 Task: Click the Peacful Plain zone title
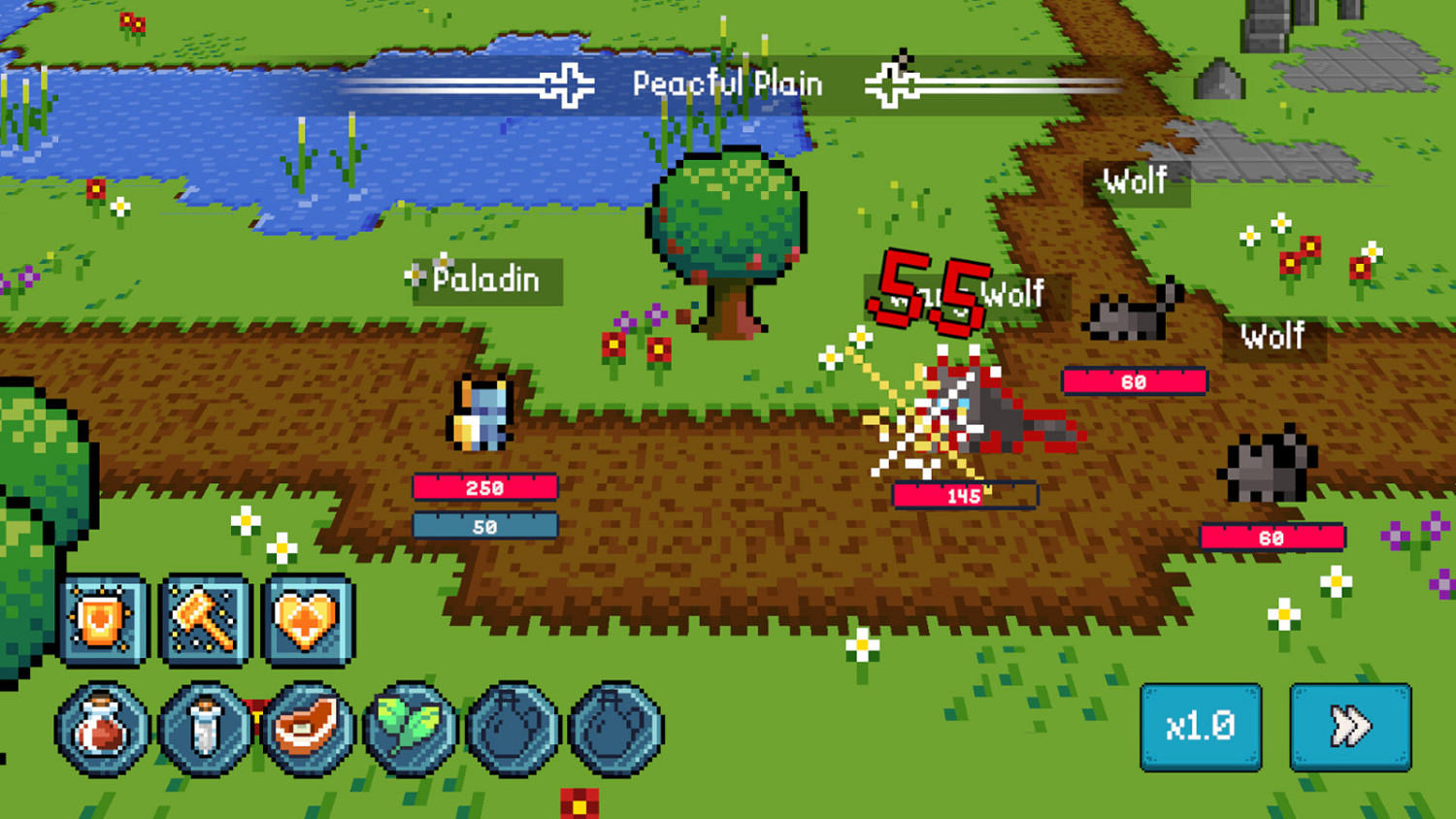[728, 83]
